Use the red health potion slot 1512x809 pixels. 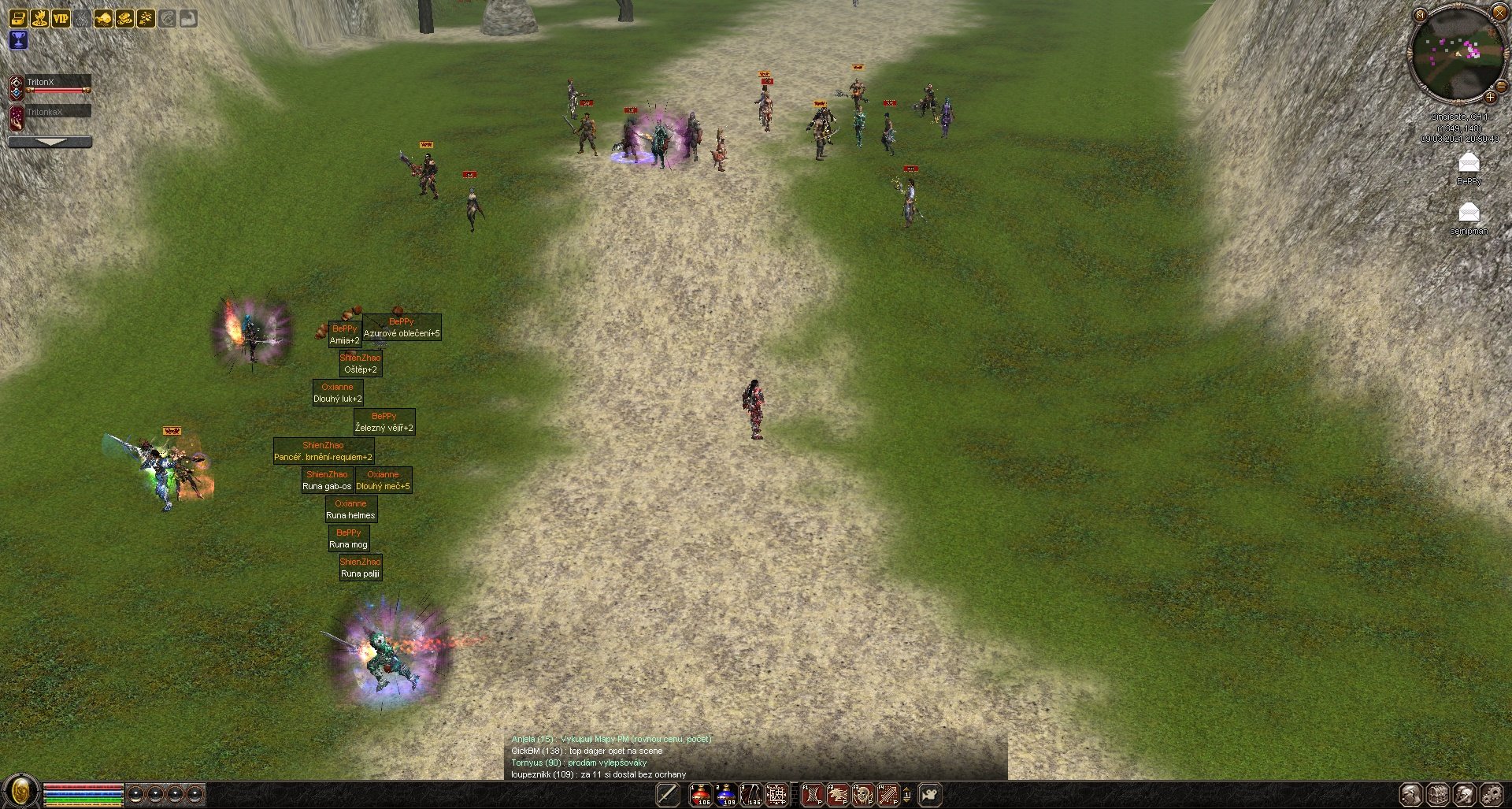coord(701,794)
